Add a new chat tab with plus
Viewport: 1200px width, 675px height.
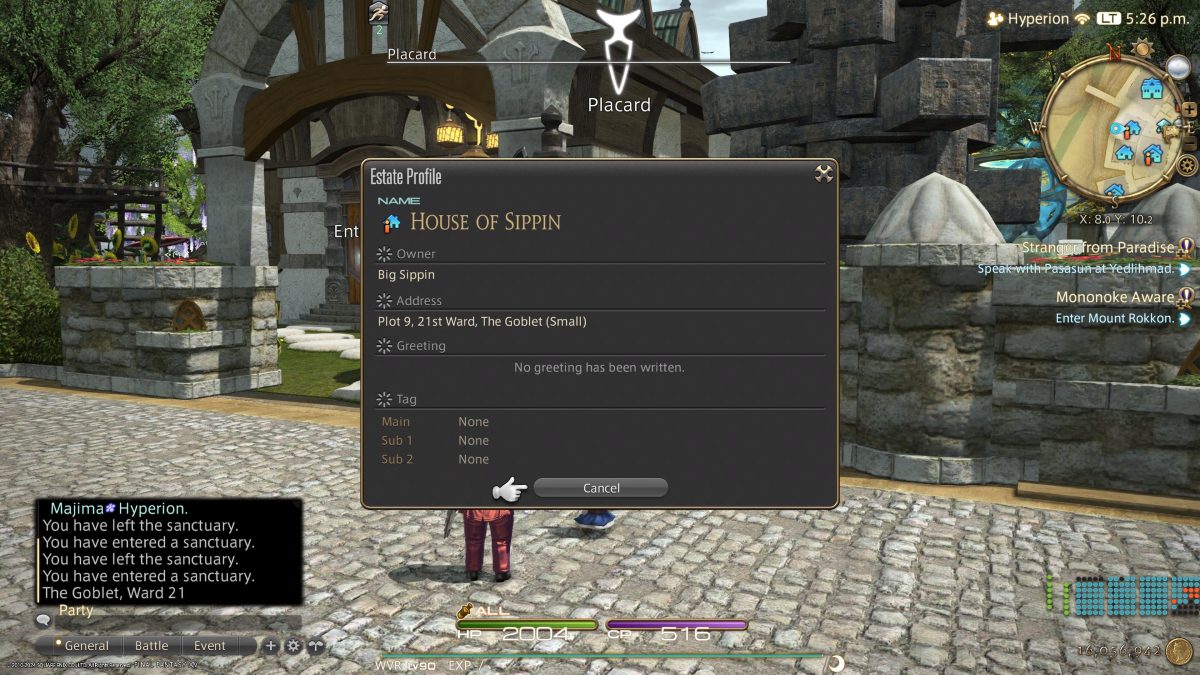click(x=271, y=646)
